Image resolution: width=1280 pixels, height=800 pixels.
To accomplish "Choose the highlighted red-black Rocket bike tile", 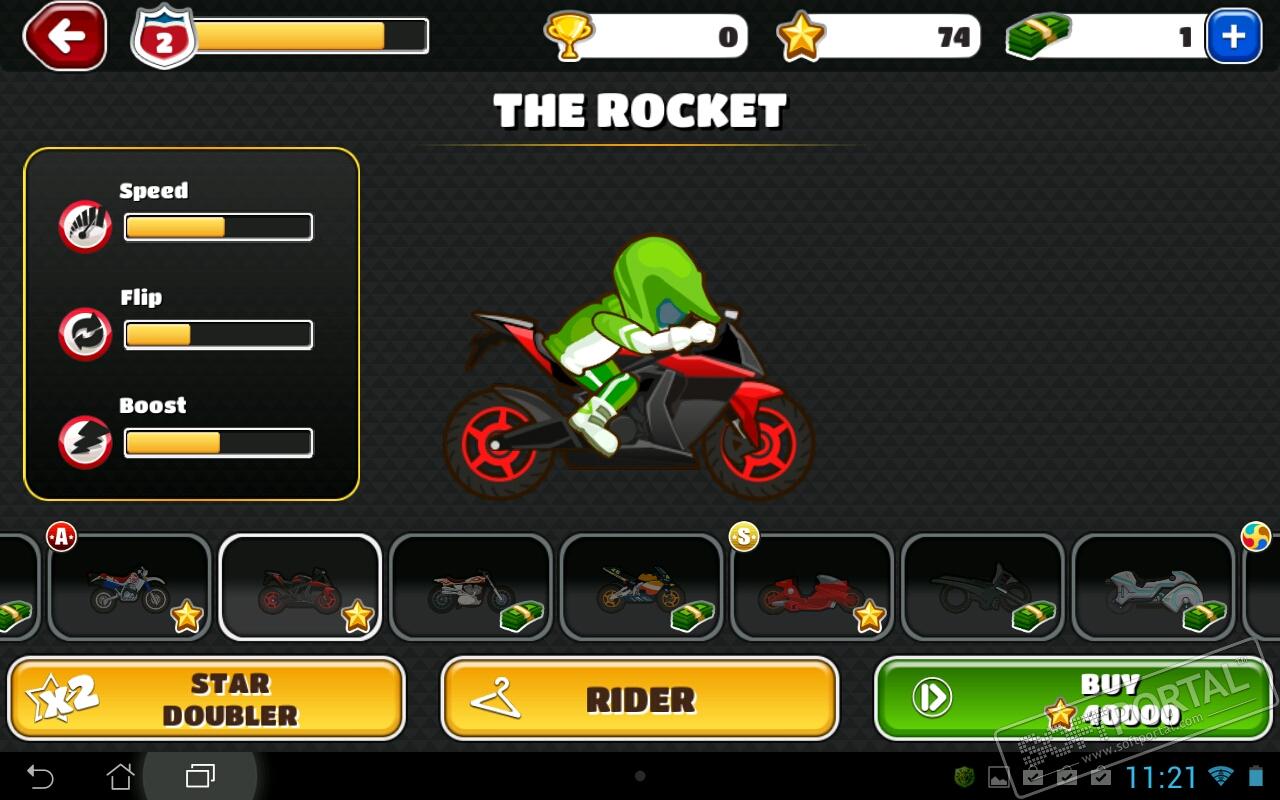I will (x=300, y=587).
